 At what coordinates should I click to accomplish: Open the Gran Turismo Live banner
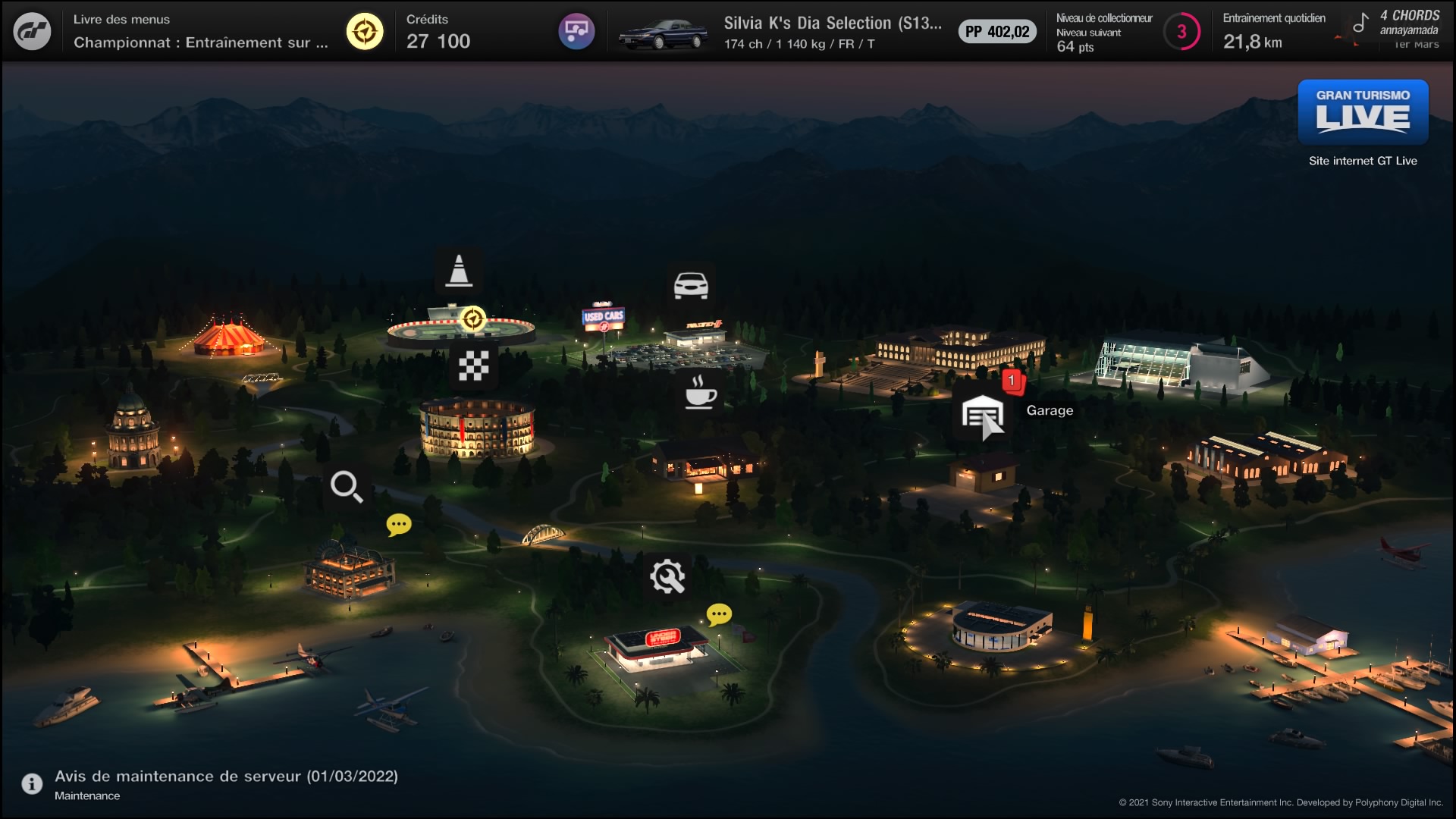1363,112
